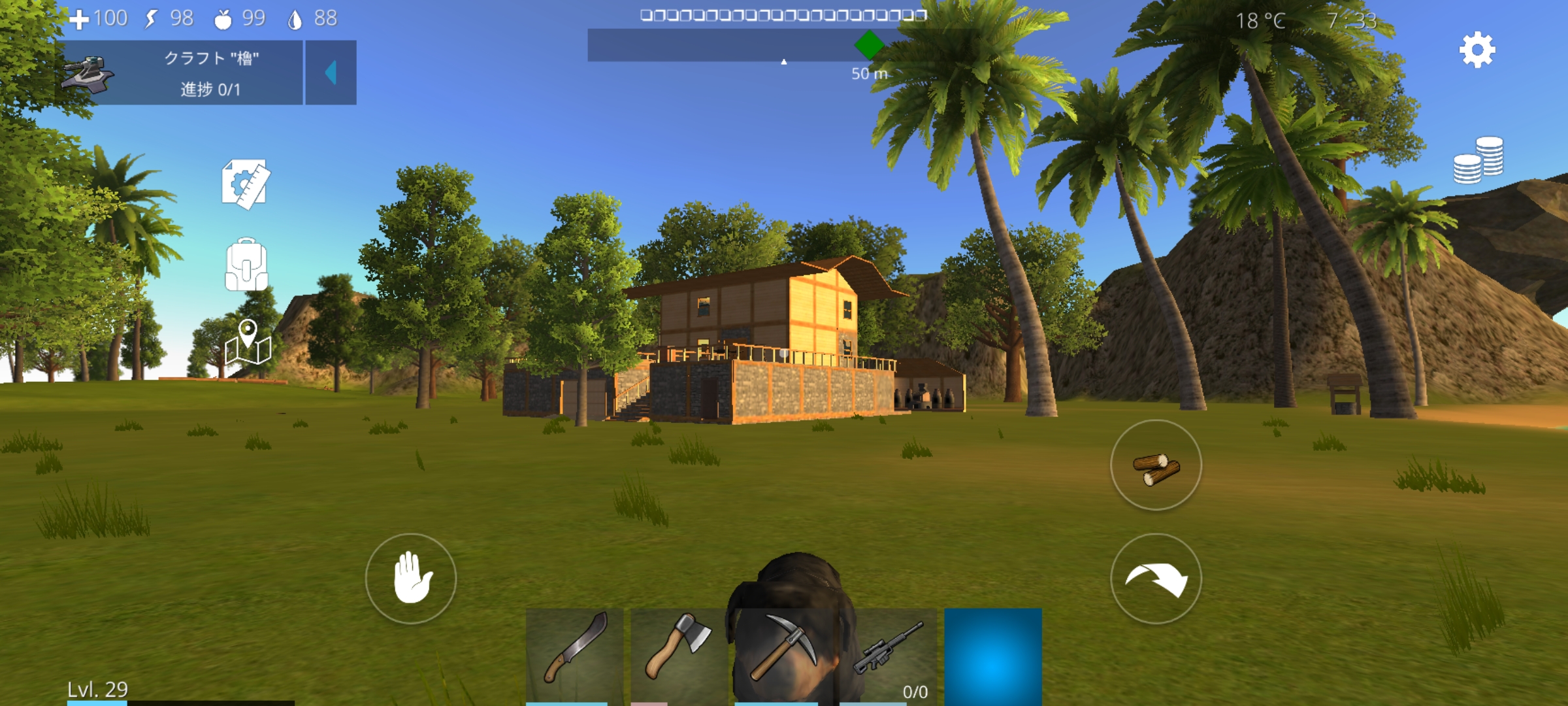Open the backpack inventory
Image resolution: width=1568 pixels, height=706 pixels.
[x=246, y=265]
